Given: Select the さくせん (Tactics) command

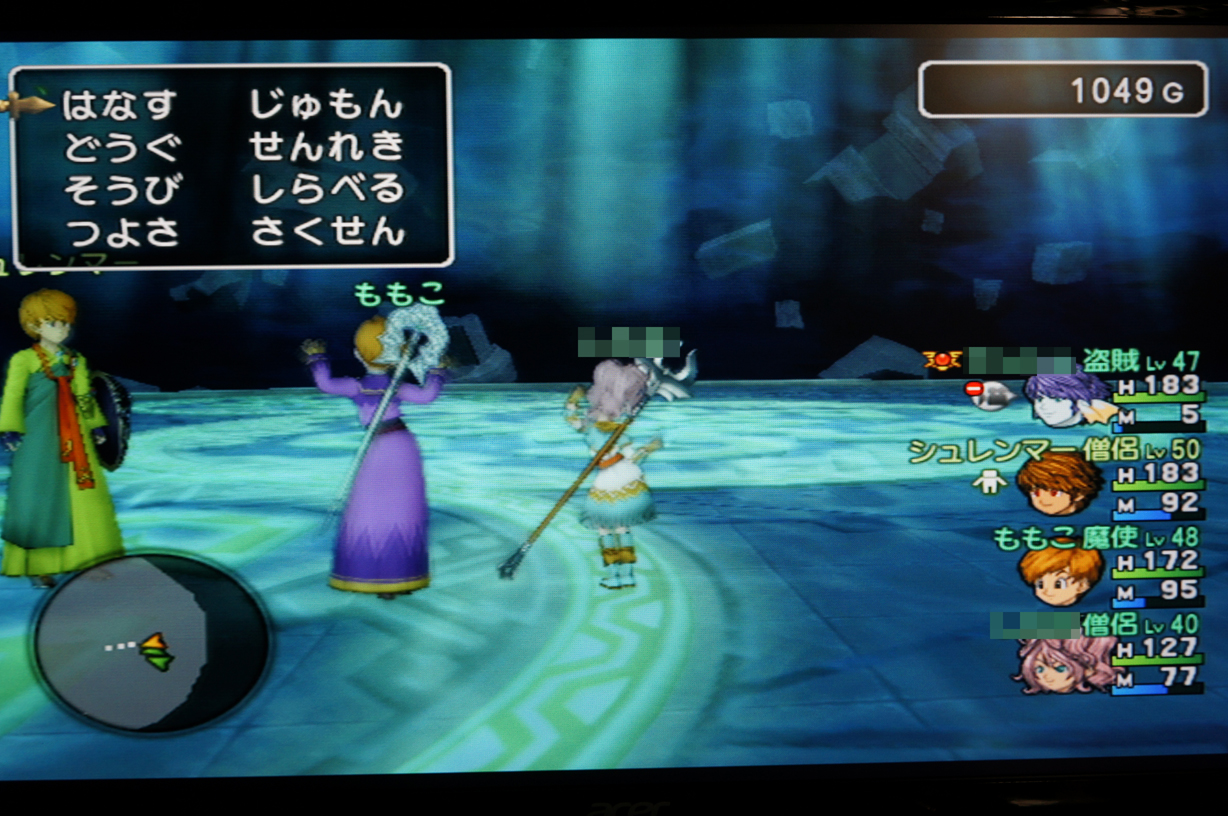Looking at the screenshot, I should click(326, 232).
